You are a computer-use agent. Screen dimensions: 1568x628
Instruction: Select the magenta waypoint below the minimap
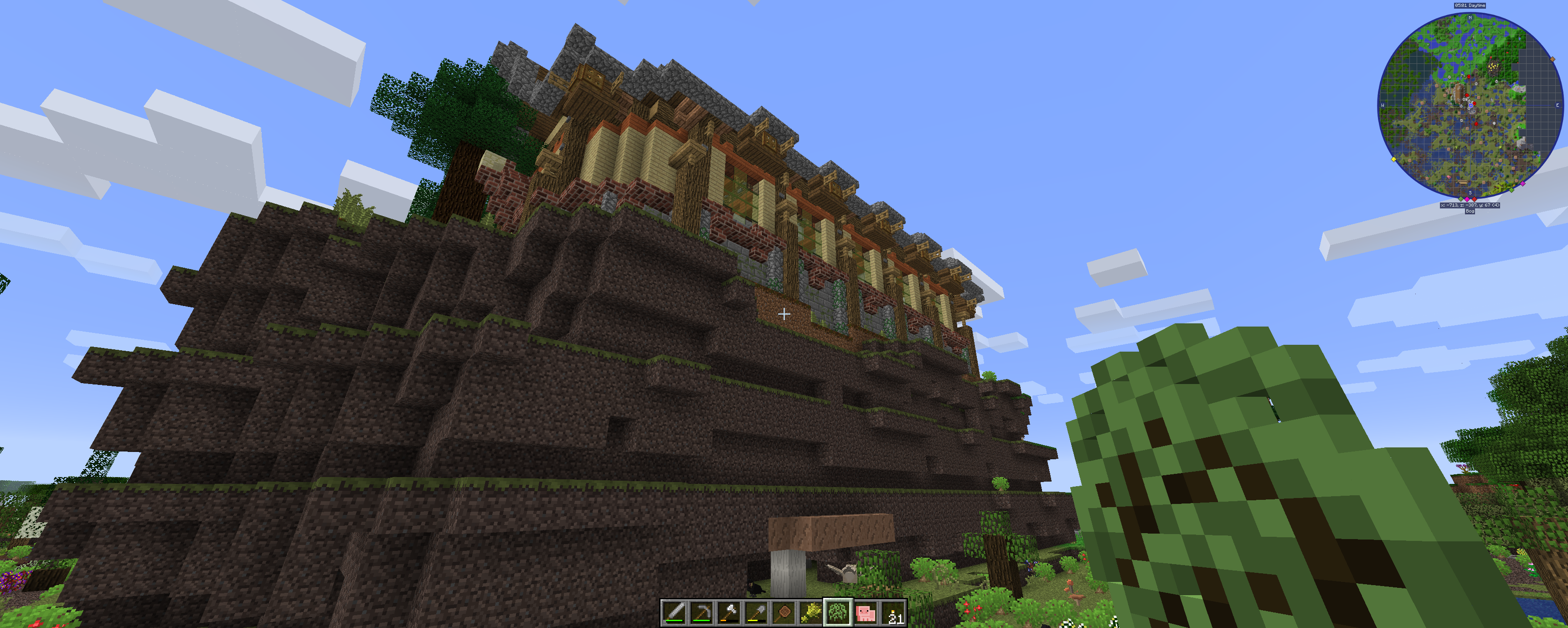tap(1467, 198)
